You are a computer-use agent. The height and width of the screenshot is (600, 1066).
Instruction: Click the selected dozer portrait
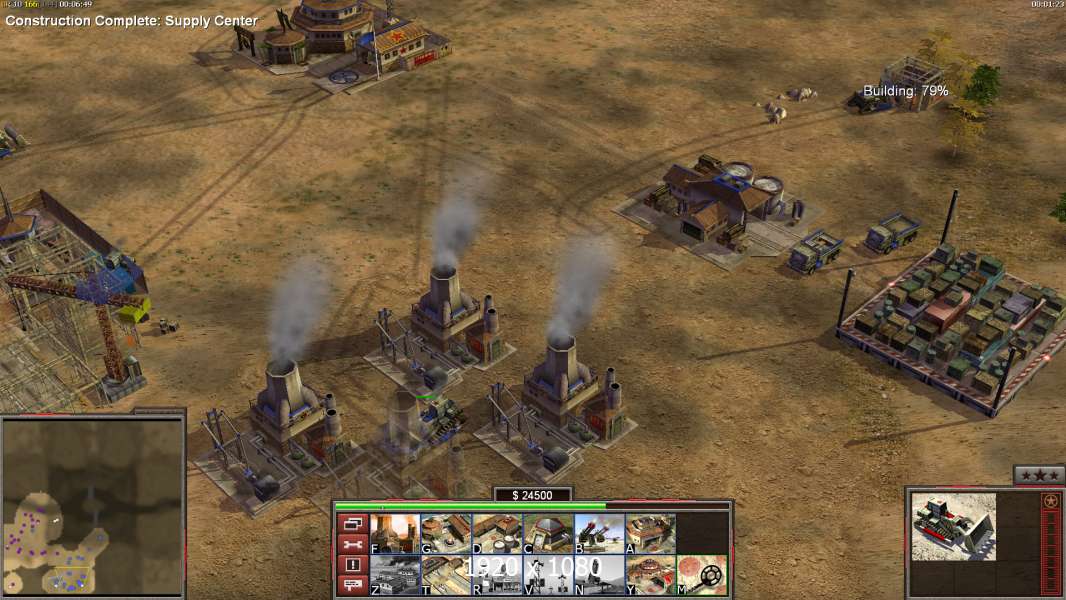[x=953, y=526]
